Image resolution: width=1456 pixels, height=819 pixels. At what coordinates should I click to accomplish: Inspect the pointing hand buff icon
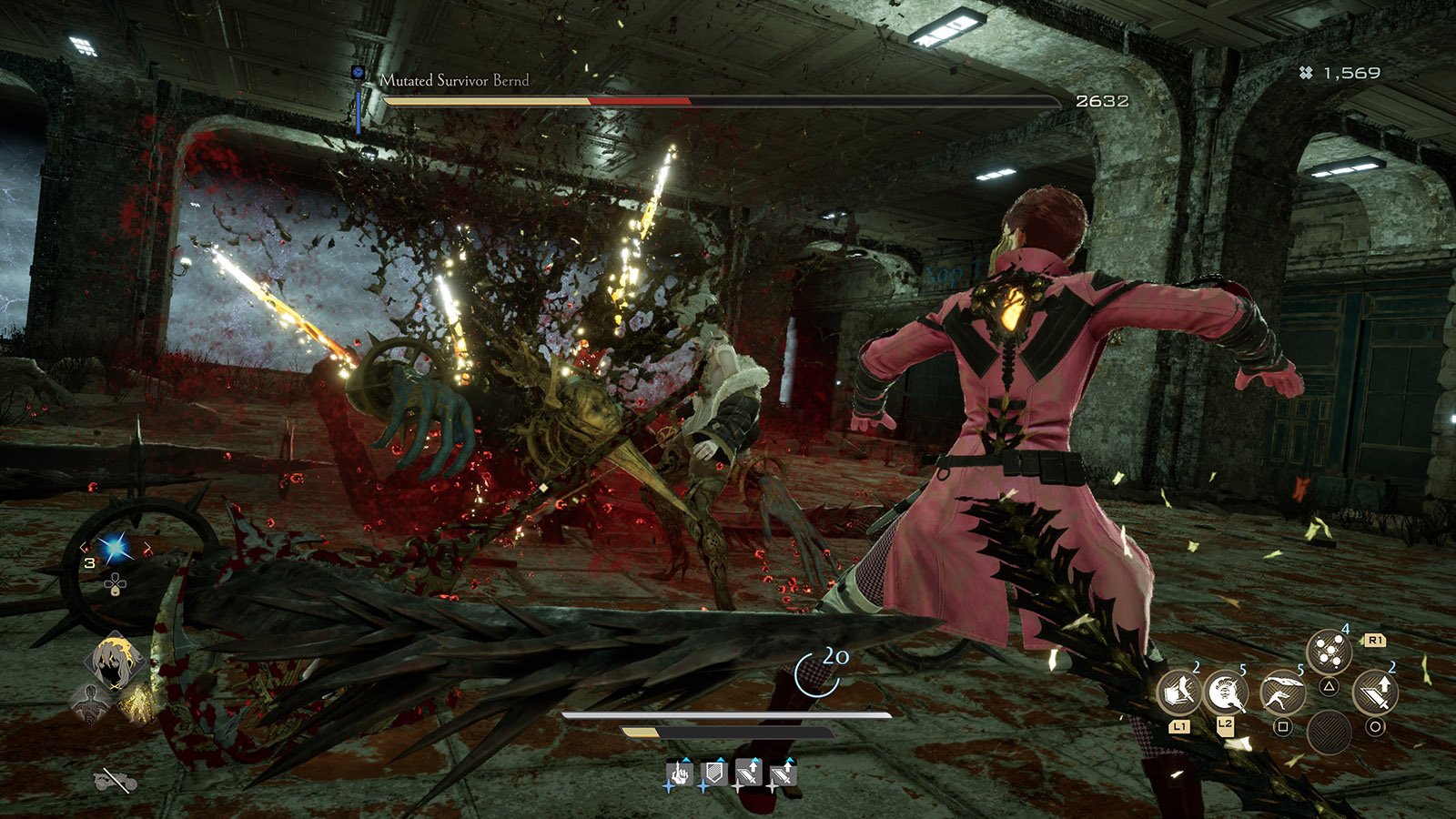[x=679, y=774]
